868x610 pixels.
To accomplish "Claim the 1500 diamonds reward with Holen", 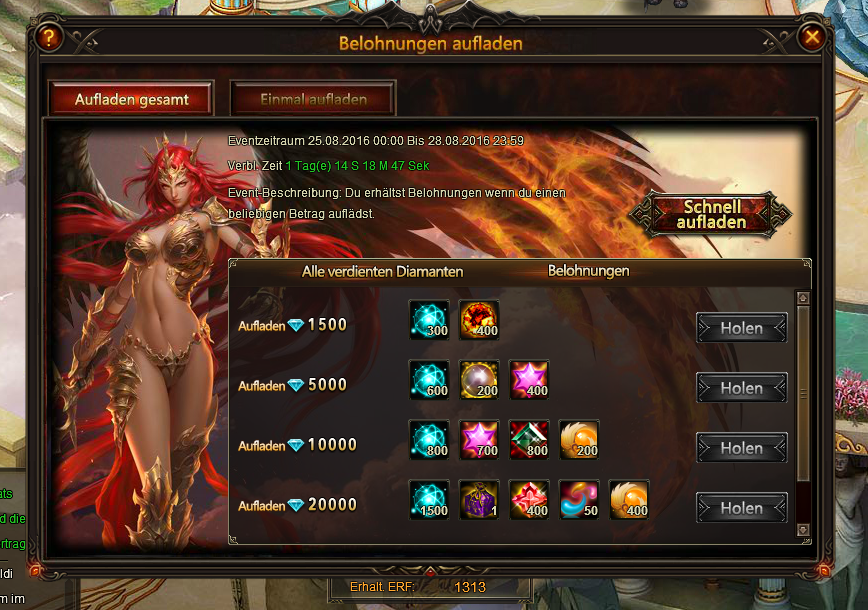I will [741, 328].
